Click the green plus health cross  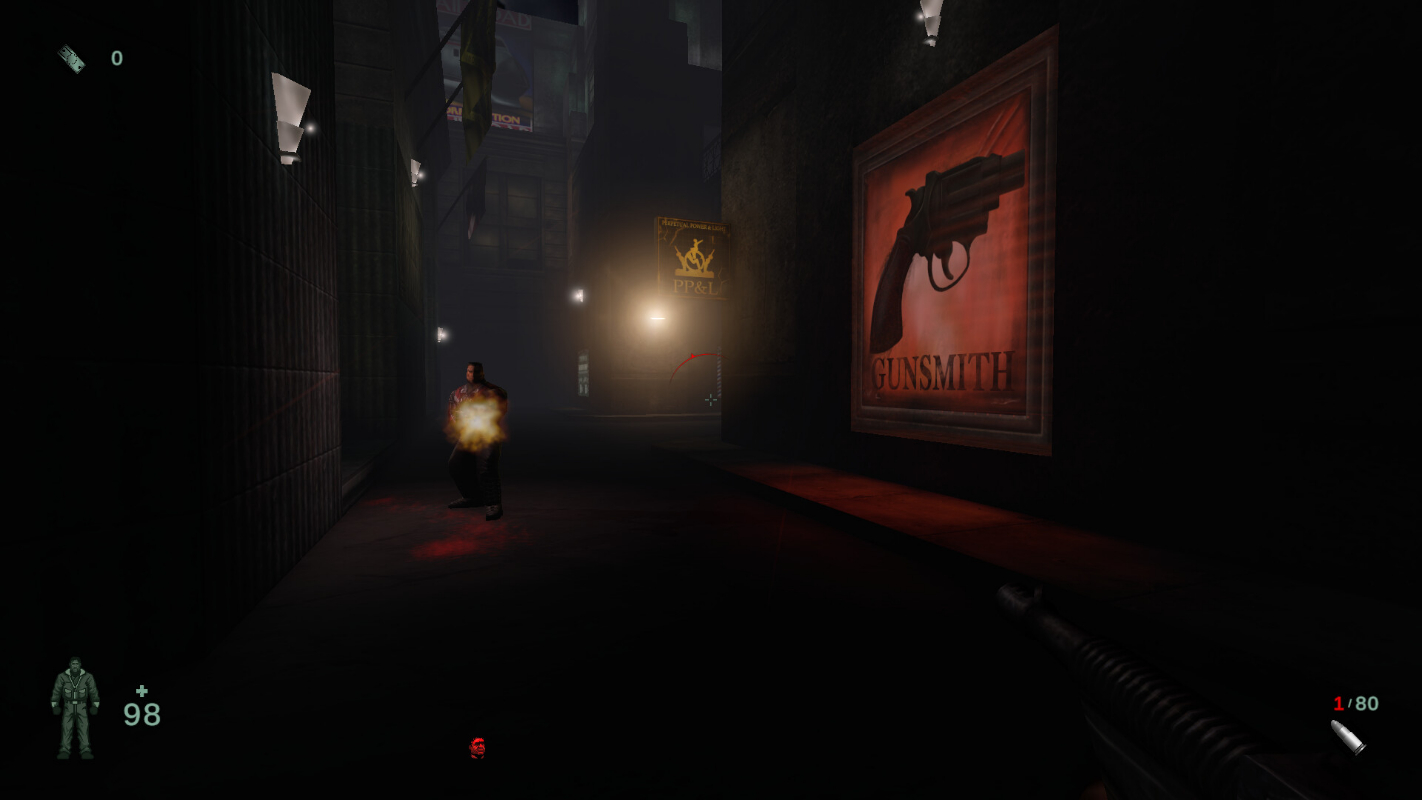pos(142,690)
